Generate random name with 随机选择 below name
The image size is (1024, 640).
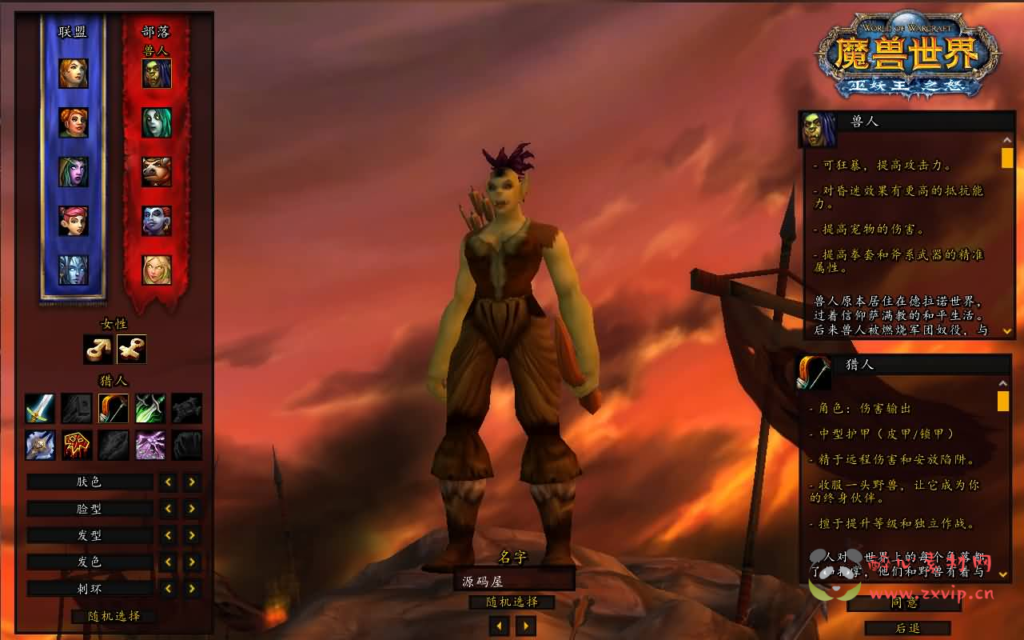pos(512,602)
